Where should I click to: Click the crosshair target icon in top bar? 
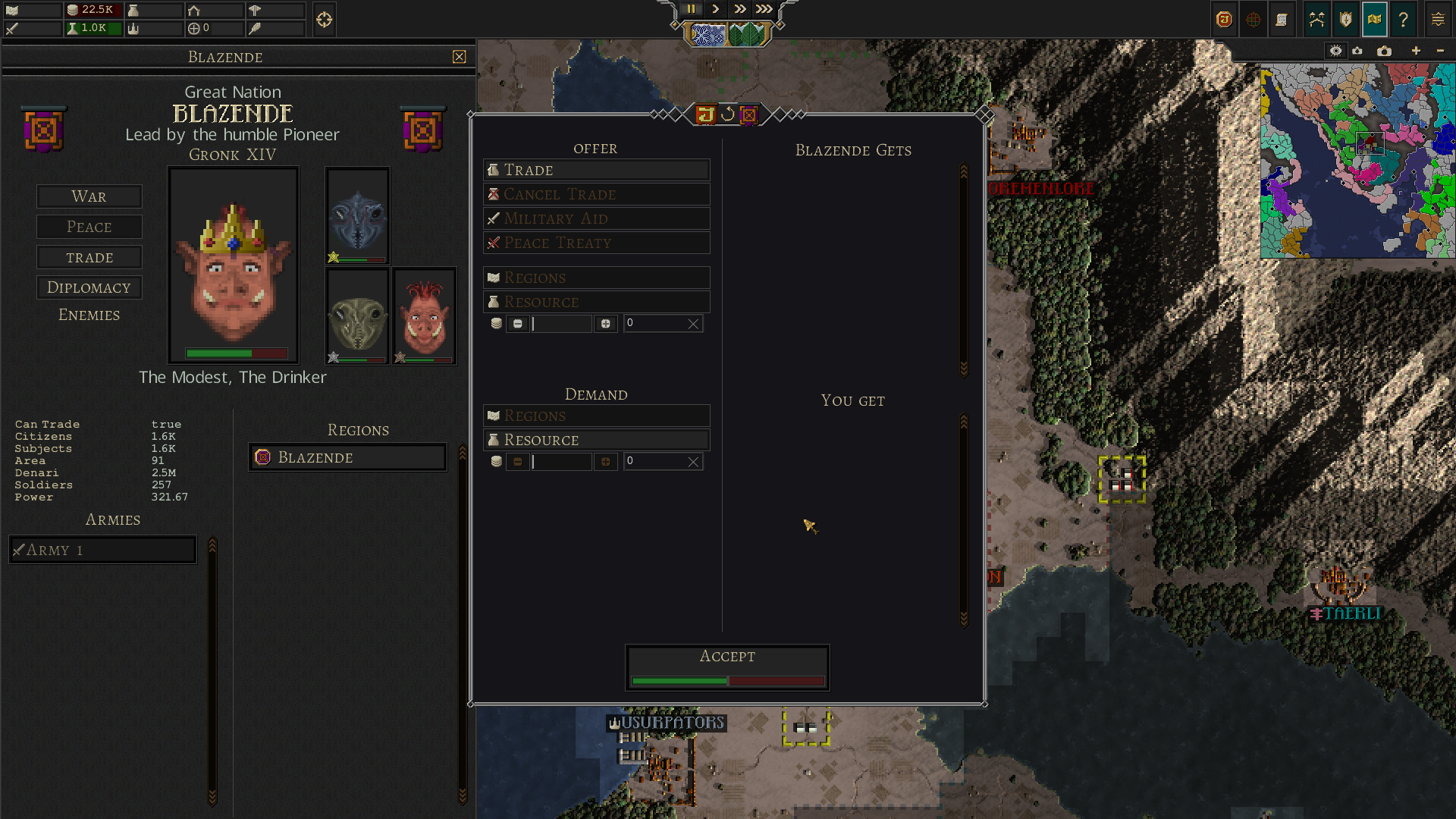(x=324, y=20)
